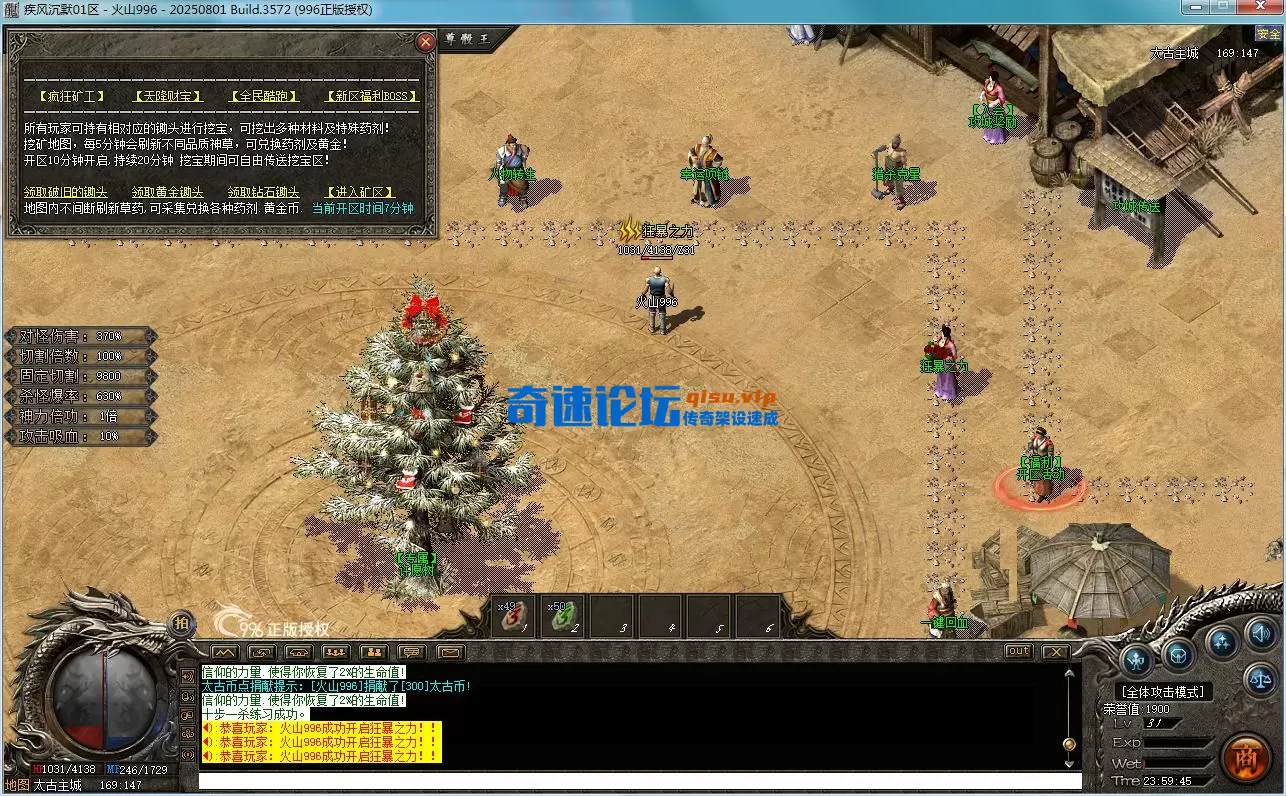This screenshot has height=796, width=1286.
Task: Claim the diamond pickaxe via 领取钻石锄头
Action: point(264,192)
